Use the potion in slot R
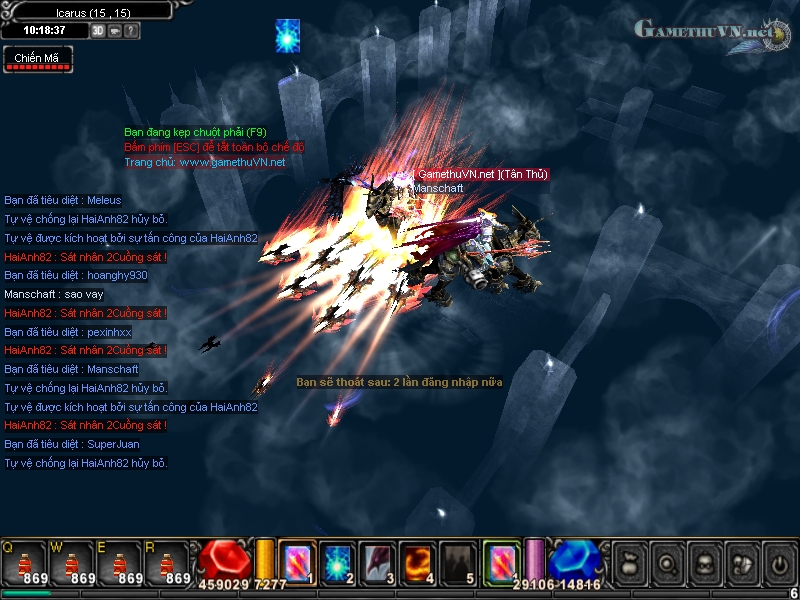This screenshot has height=600, width=800. pyautogui.click(x=165, y=565)
